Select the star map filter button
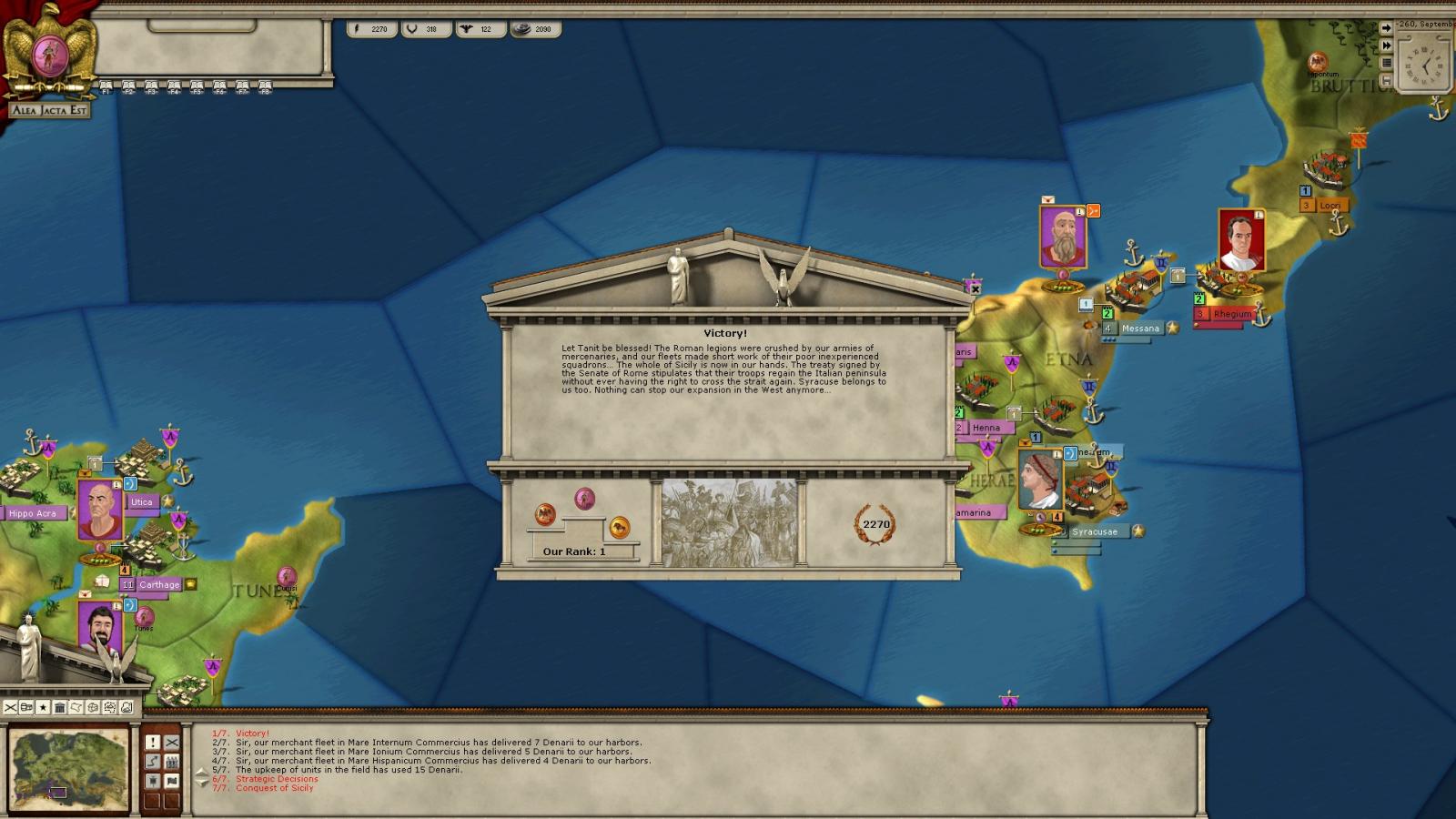Viewport: 1456px width, 819px height. (43, 707)
